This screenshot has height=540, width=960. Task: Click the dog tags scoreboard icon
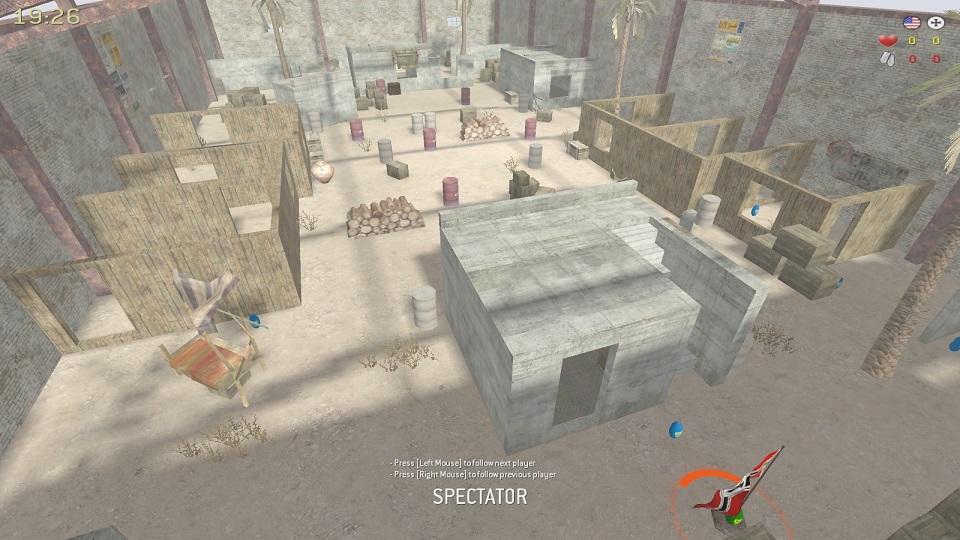tap(886, 59)
